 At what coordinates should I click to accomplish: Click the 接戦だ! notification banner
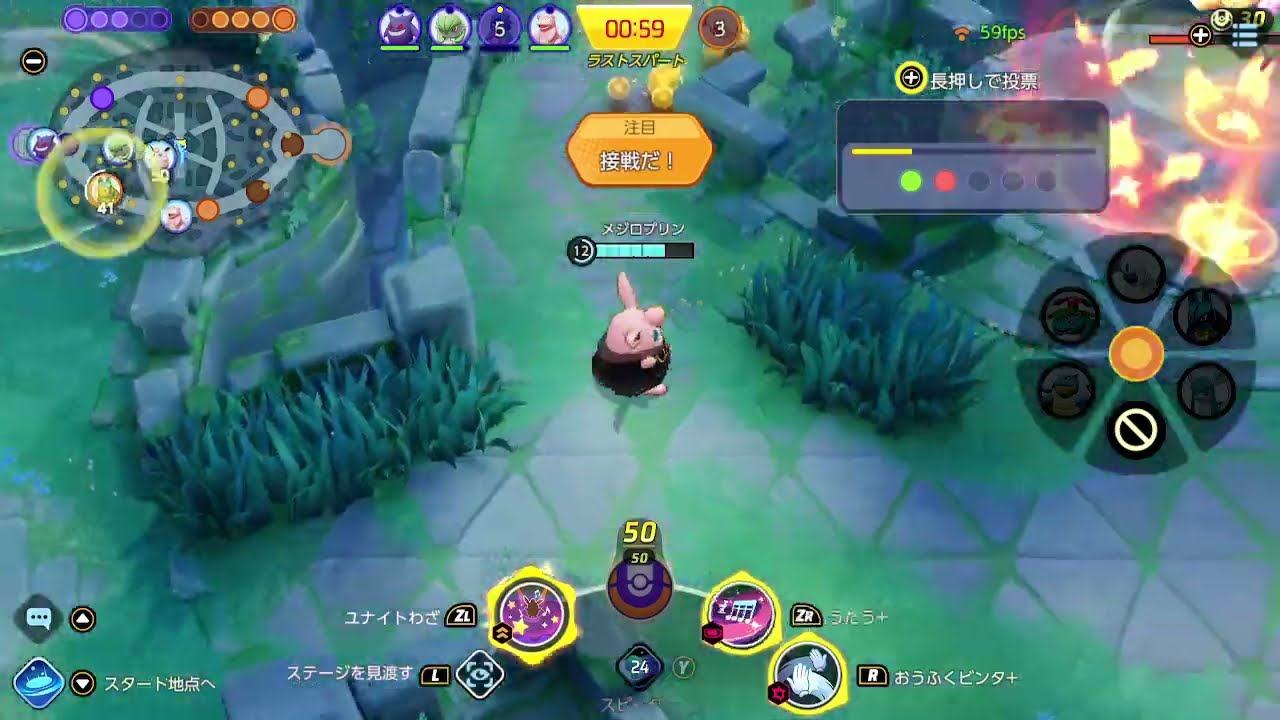coord(639,160)
